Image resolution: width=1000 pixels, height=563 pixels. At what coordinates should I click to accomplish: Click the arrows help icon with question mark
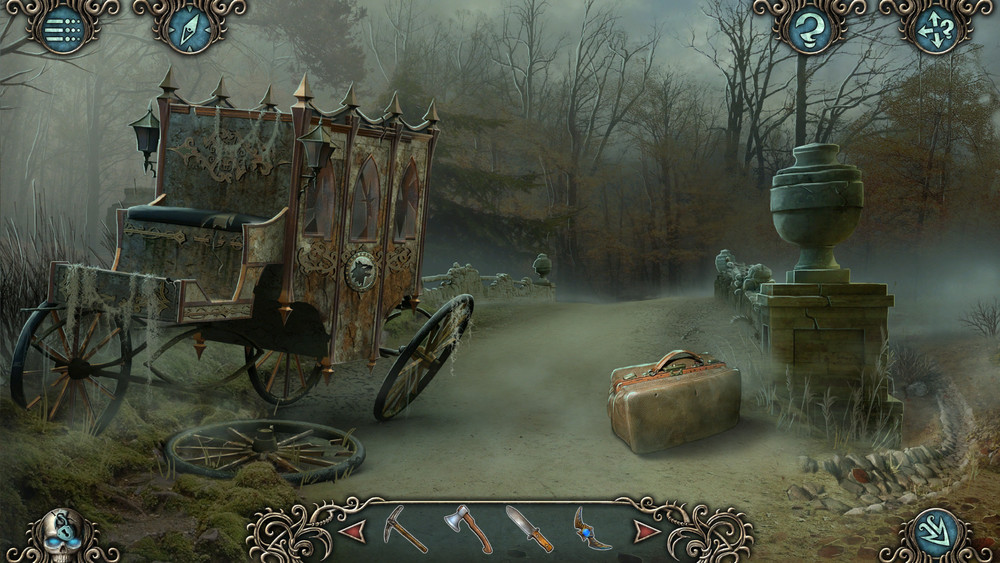click(937, 28)
